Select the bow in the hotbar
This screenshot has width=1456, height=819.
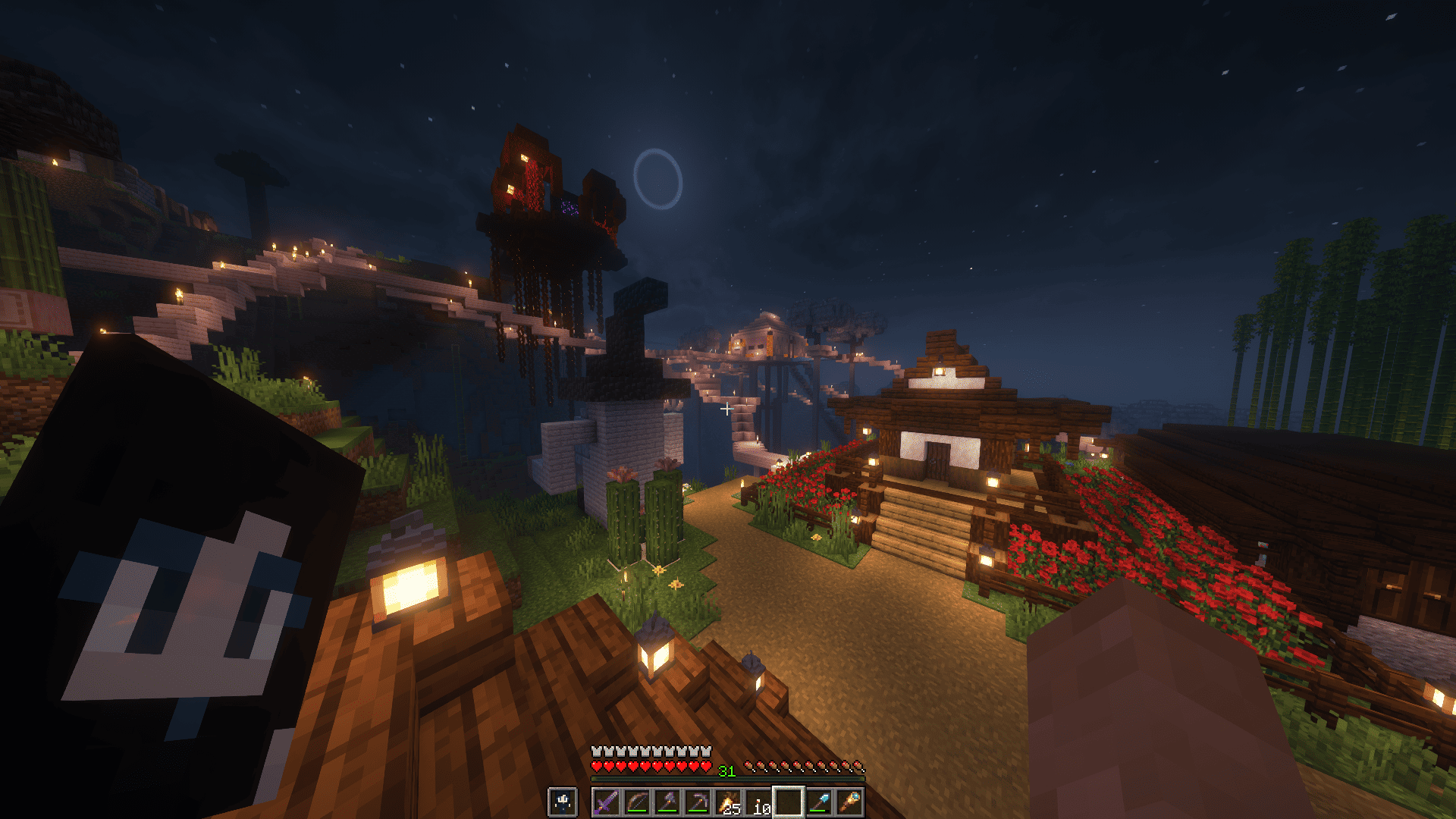coord(636,802)
